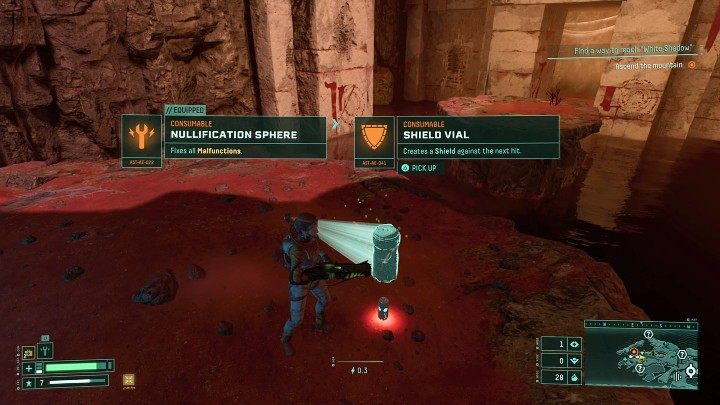Select the Shield Vial item card
Screen dimensions: 720x405
456,137
